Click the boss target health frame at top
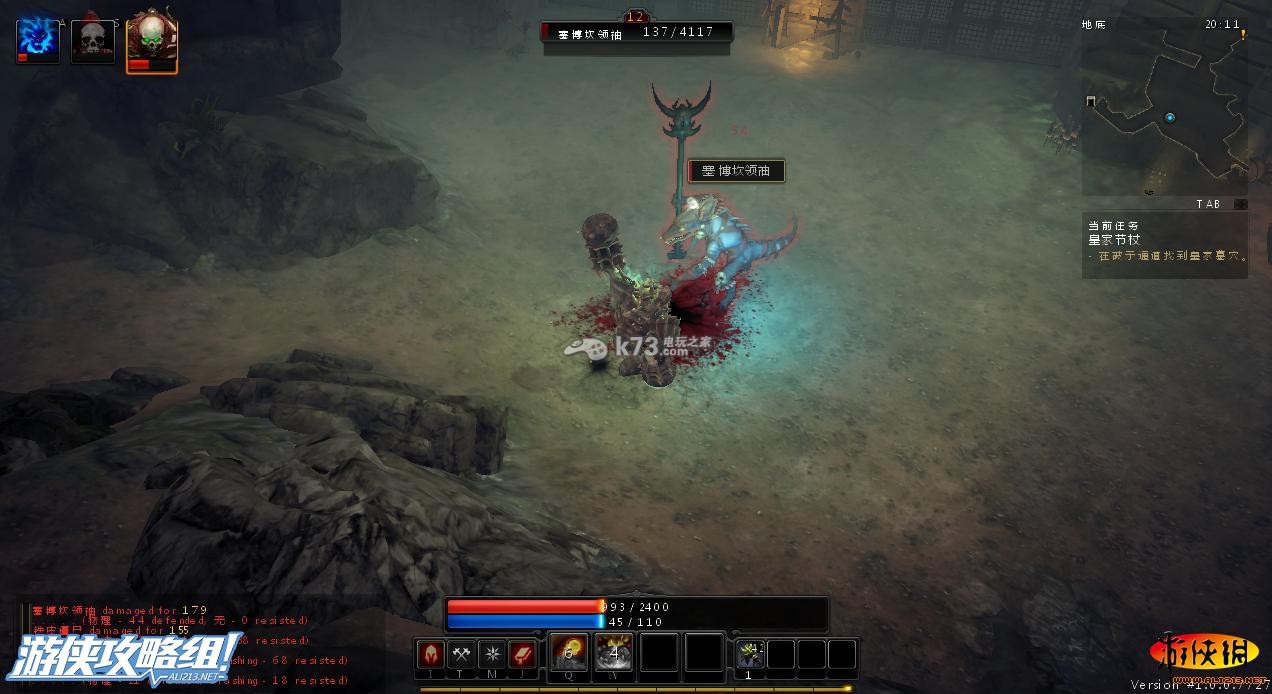Viewport: 1272px width, 694px height. 637,32
